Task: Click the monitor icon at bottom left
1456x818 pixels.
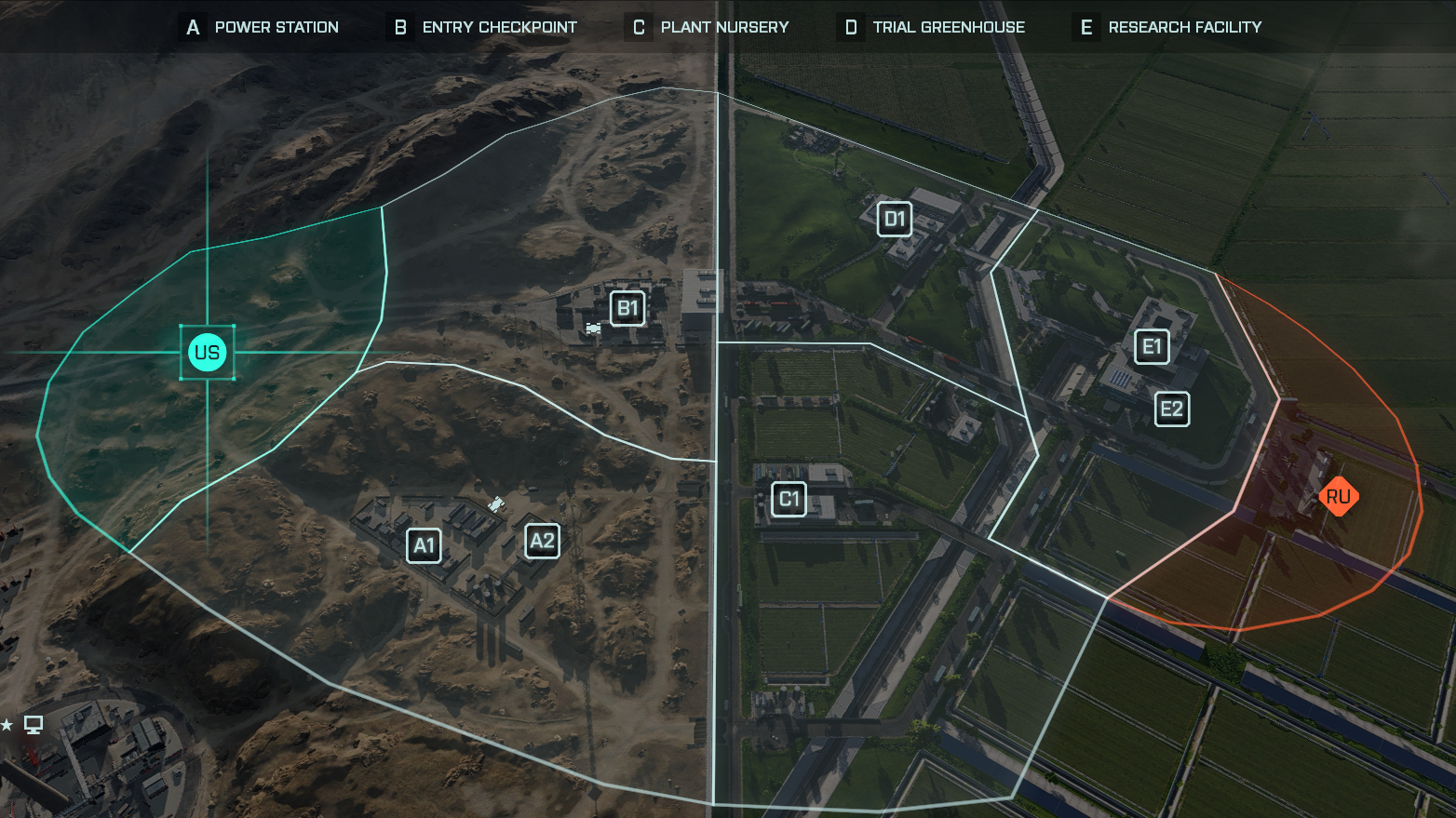Action: [x=34, y=724]
